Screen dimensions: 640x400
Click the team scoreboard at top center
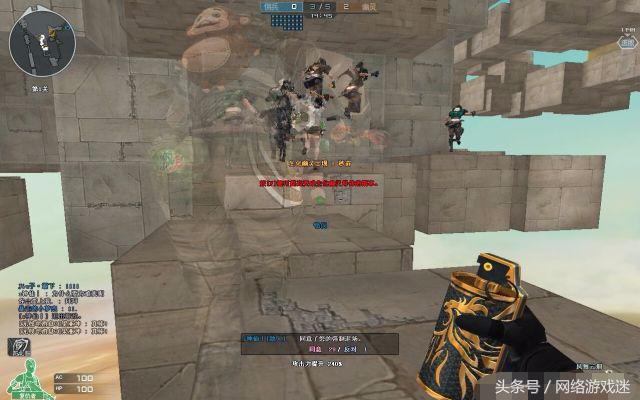click(320, 7)
